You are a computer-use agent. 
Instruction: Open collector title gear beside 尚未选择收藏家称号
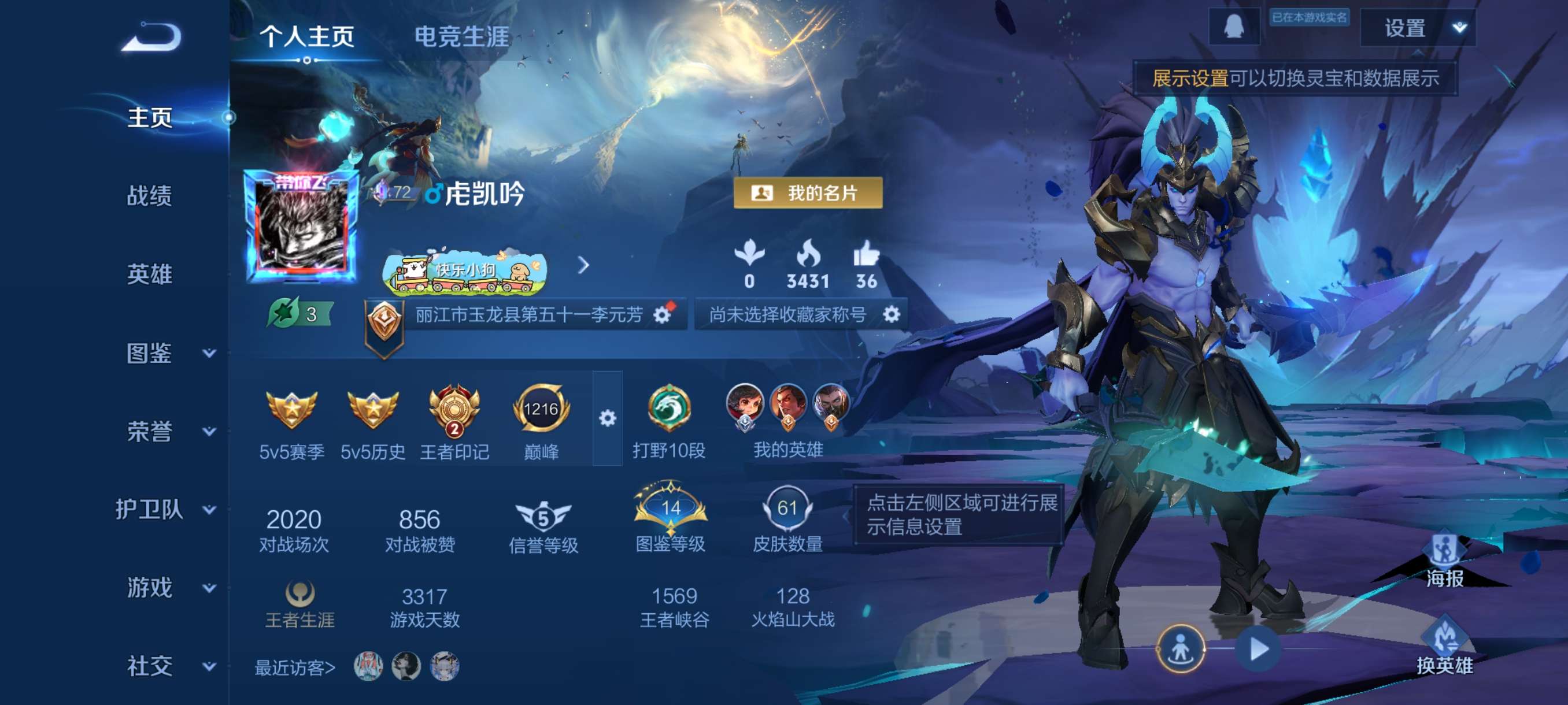coord(890,315)
